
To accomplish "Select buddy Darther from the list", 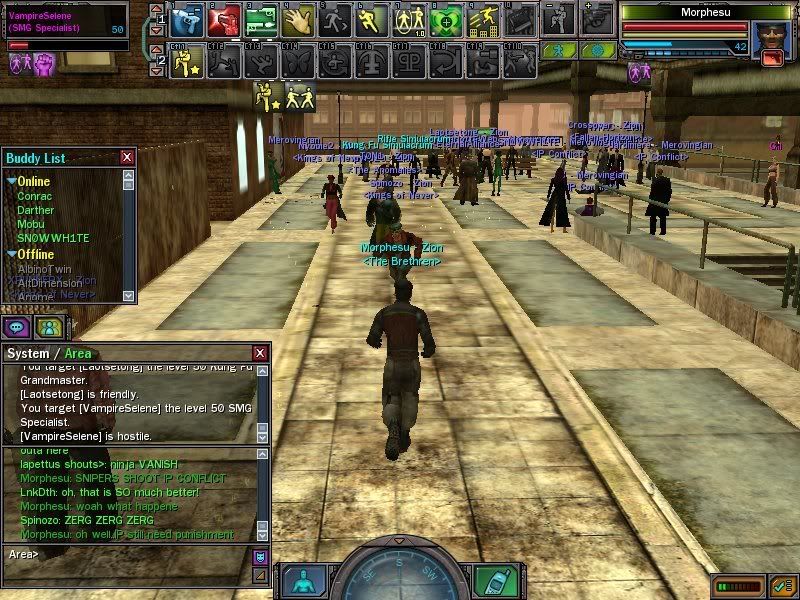I will click(36, 210).
